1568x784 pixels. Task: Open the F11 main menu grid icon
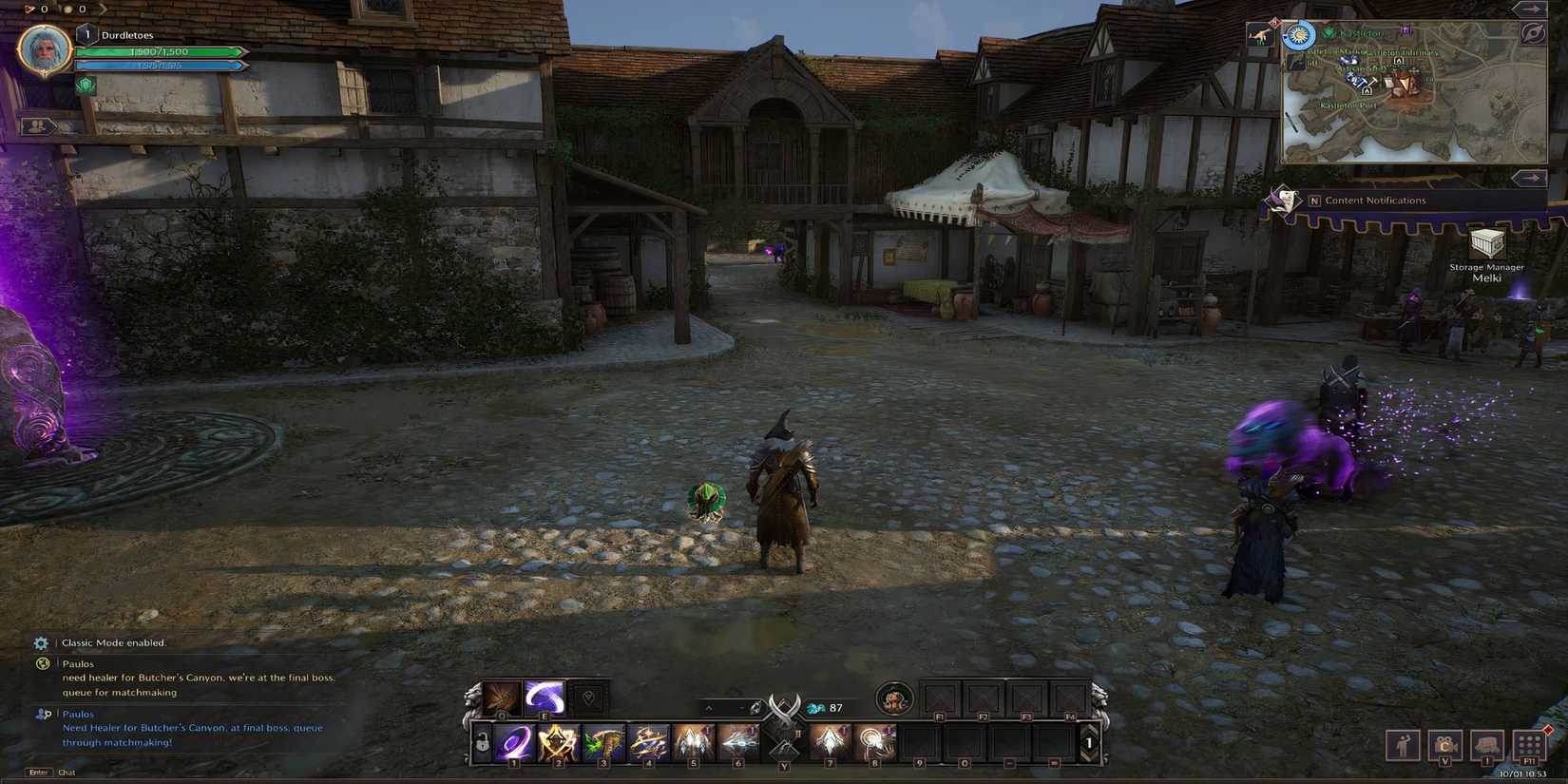pos(1528,746)
